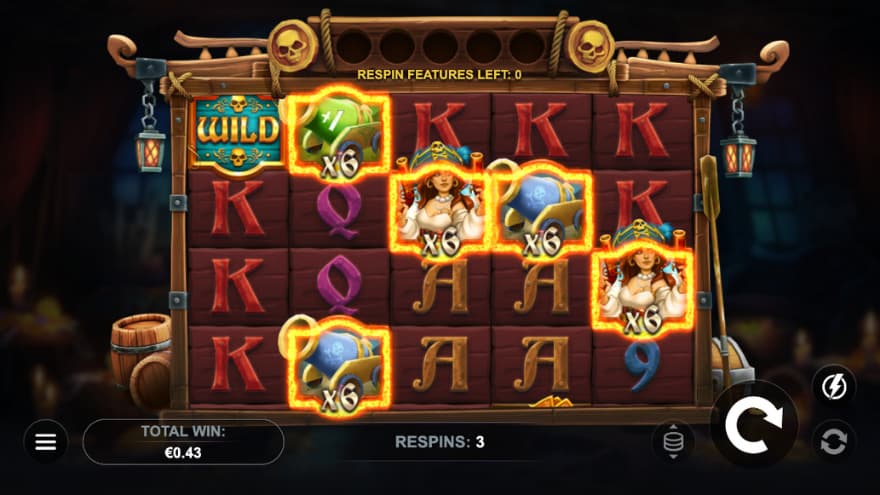880x495 pixels.
Task: Spin the reels with the large arrow button
Action: 753,425
